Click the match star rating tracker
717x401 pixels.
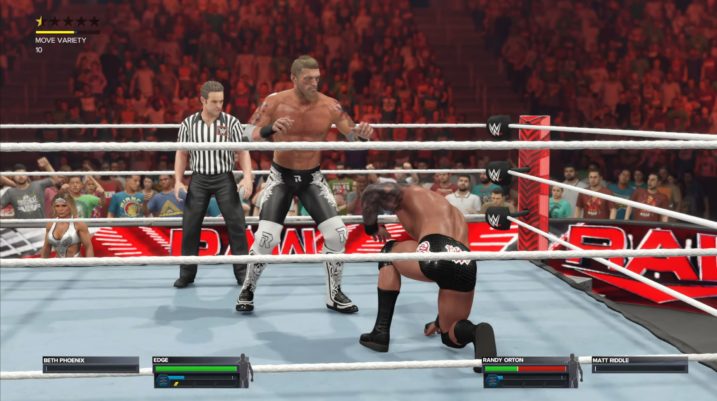point(68,21)
